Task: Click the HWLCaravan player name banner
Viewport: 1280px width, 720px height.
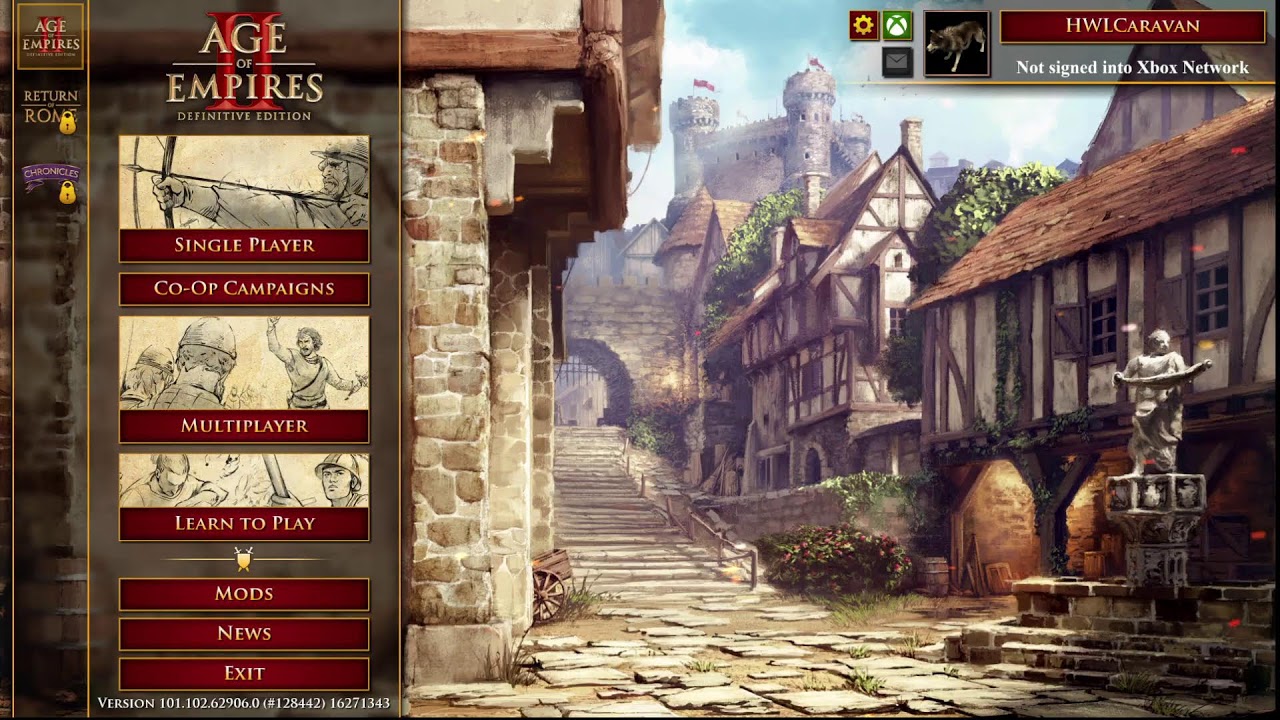Action: click(1132, 26)
